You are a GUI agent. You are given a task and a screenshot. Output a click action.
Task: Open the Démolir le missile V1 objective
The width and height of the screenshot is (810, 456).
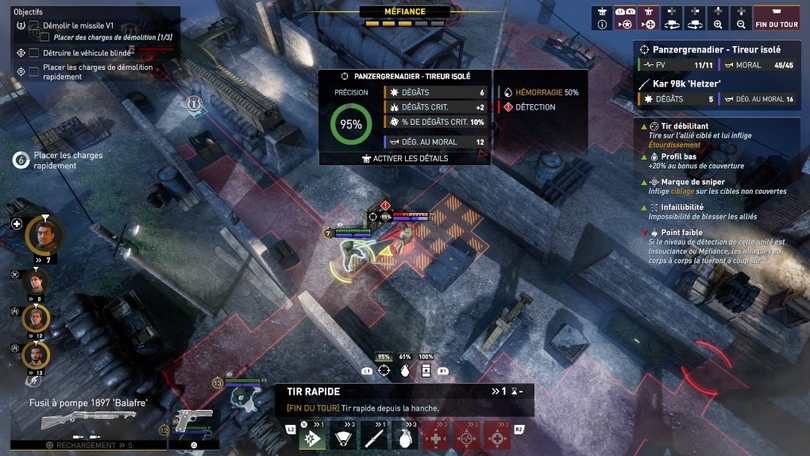click(78, 25)
